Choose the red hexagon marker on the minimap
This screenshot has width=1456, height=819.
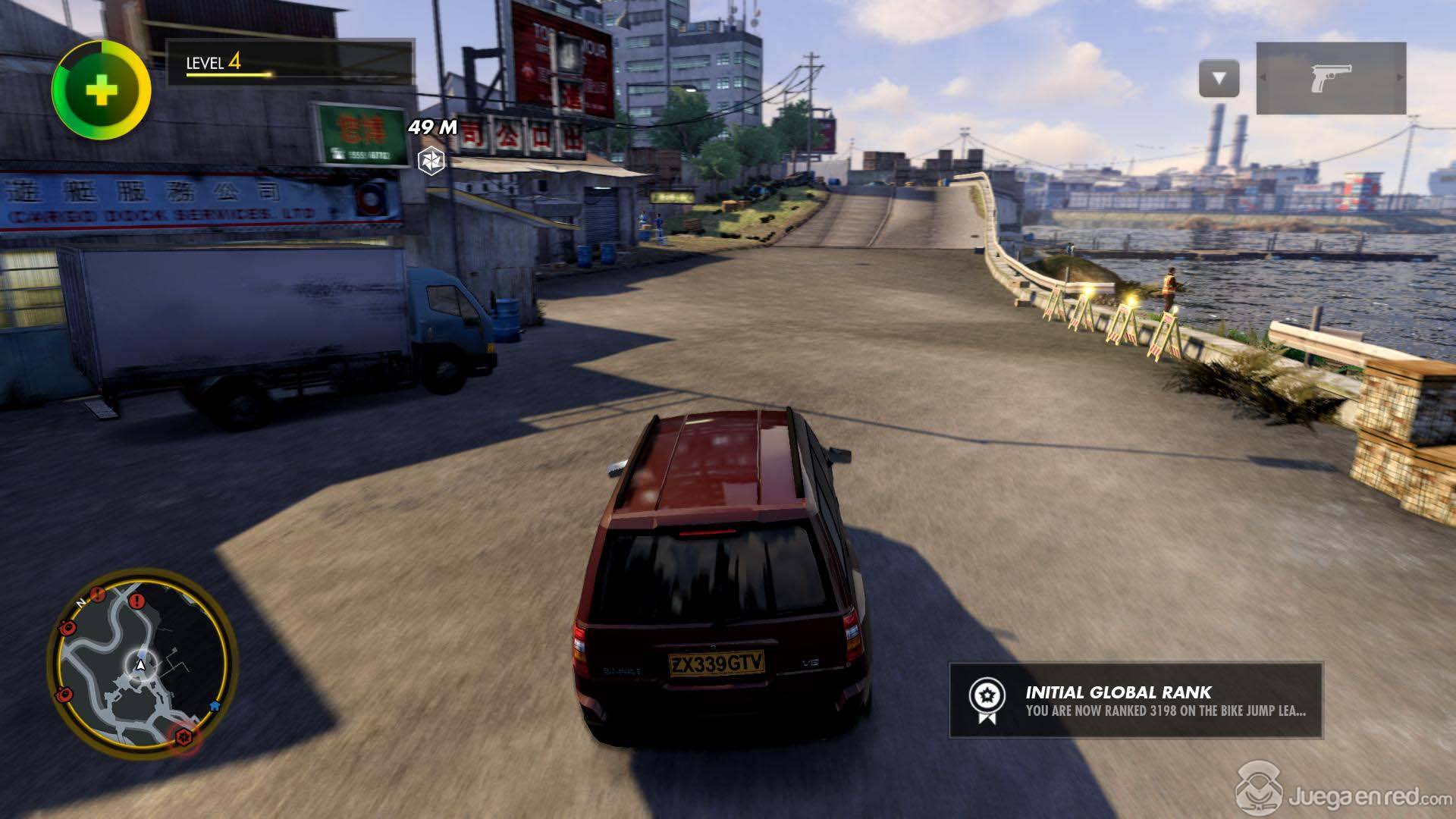click(183, 736)
